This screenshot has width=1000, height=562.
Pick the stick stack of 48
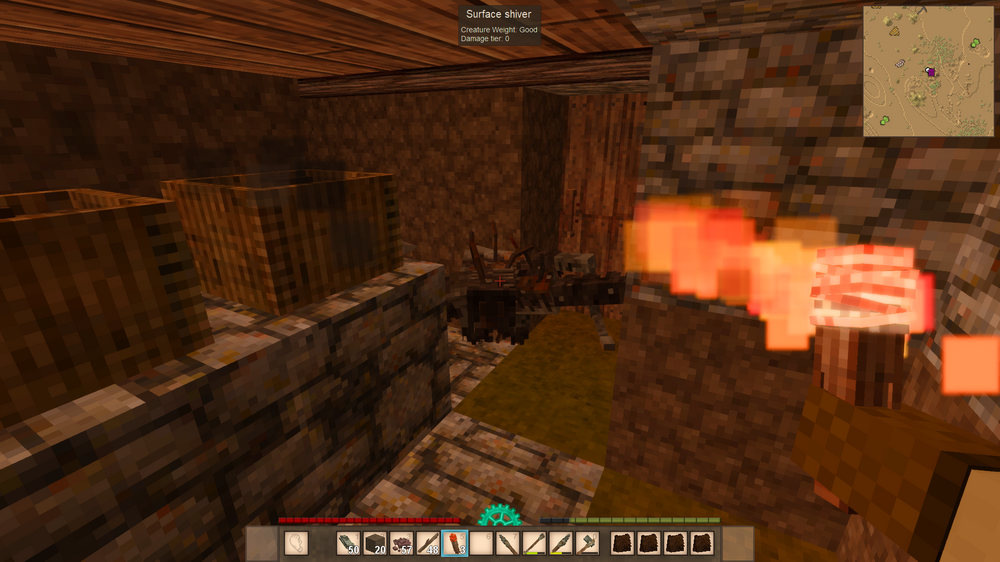(427, 544)
